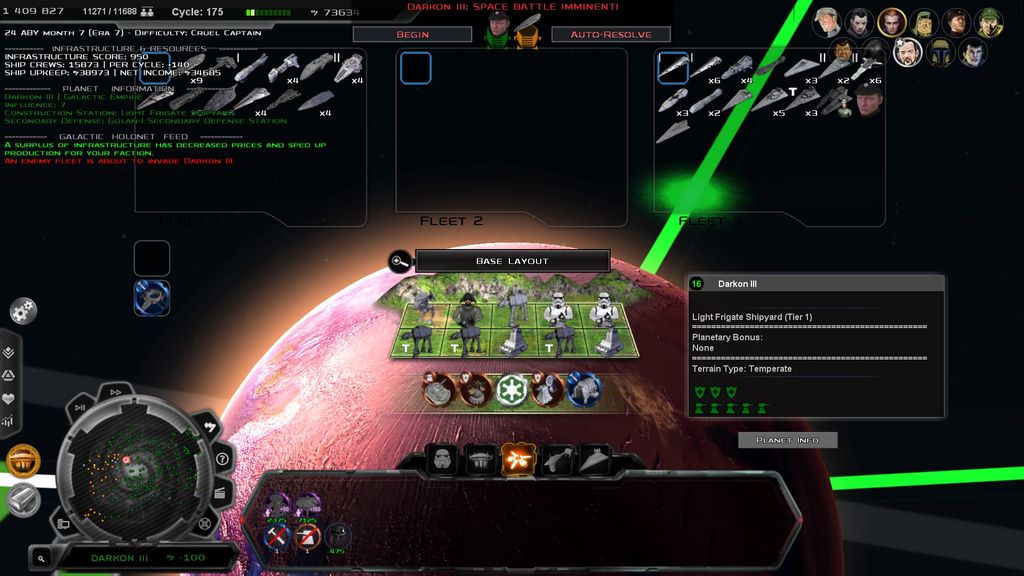Open the Base Layout panel
Screen dimensions: 1024x576
512,261
